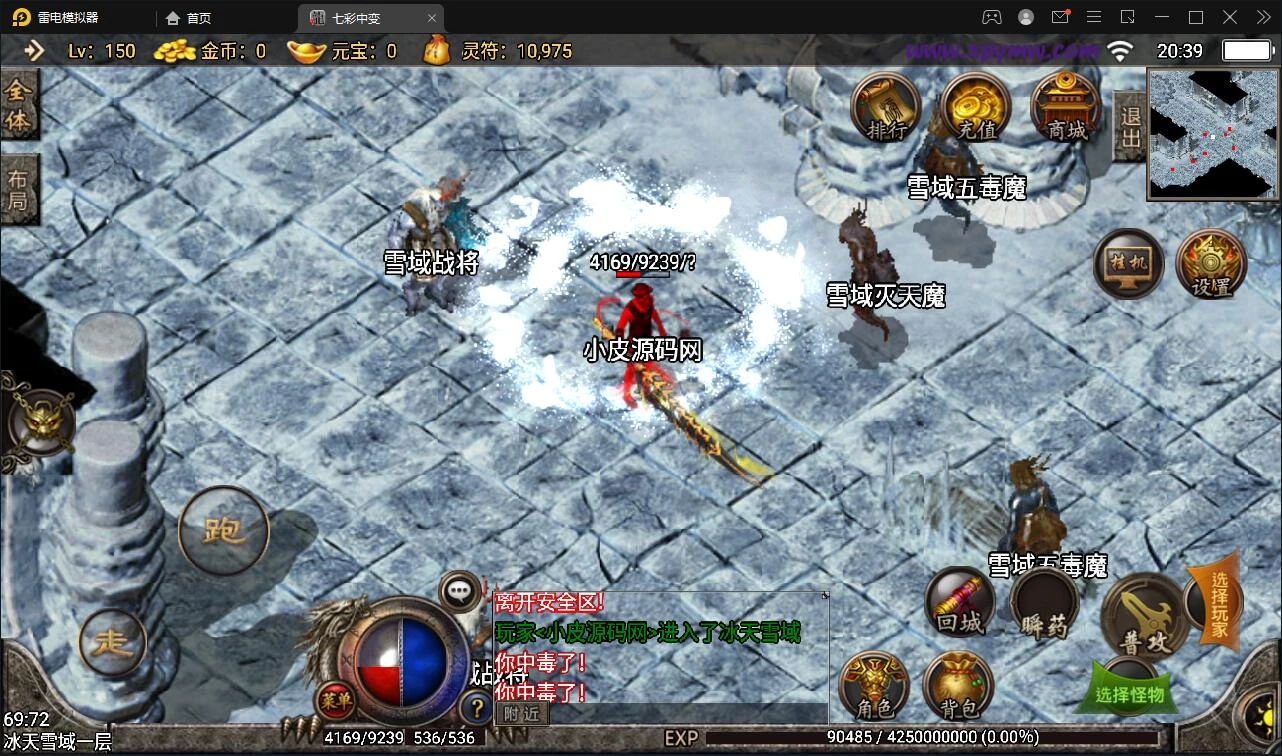
Task: Open the minimap
Action: tap(1213, 134)
